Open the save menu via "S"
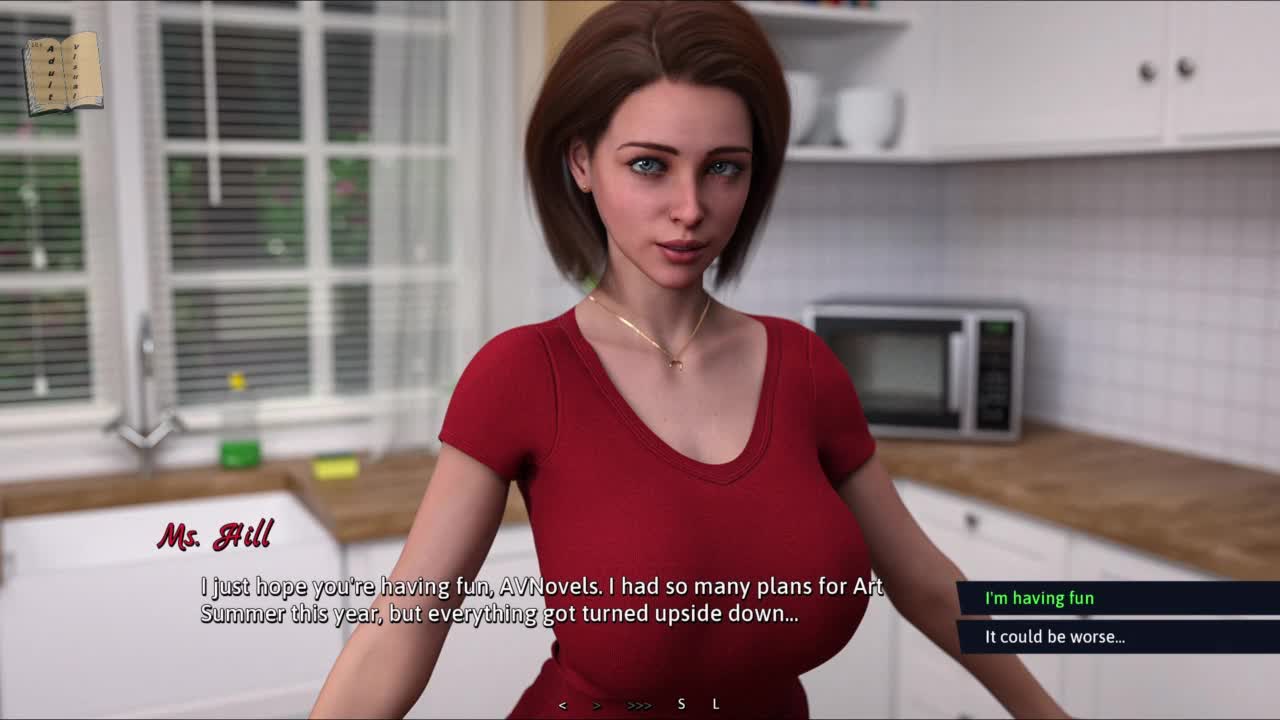Viewport: 1280px width, 720px height. (681, 704)
